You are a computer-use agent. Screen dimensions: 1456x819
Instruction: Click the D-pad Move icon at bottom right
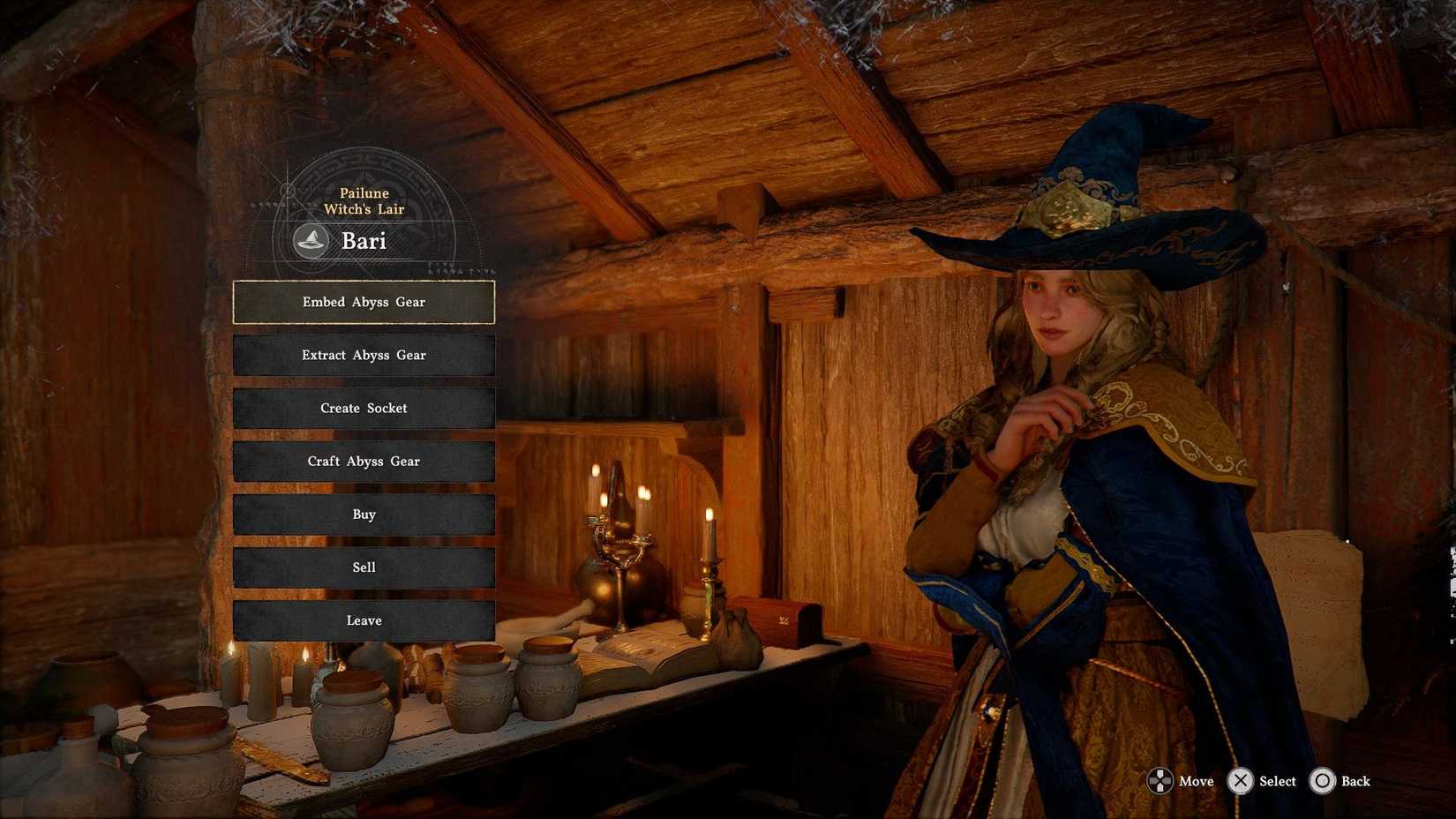click(1160, 781)
